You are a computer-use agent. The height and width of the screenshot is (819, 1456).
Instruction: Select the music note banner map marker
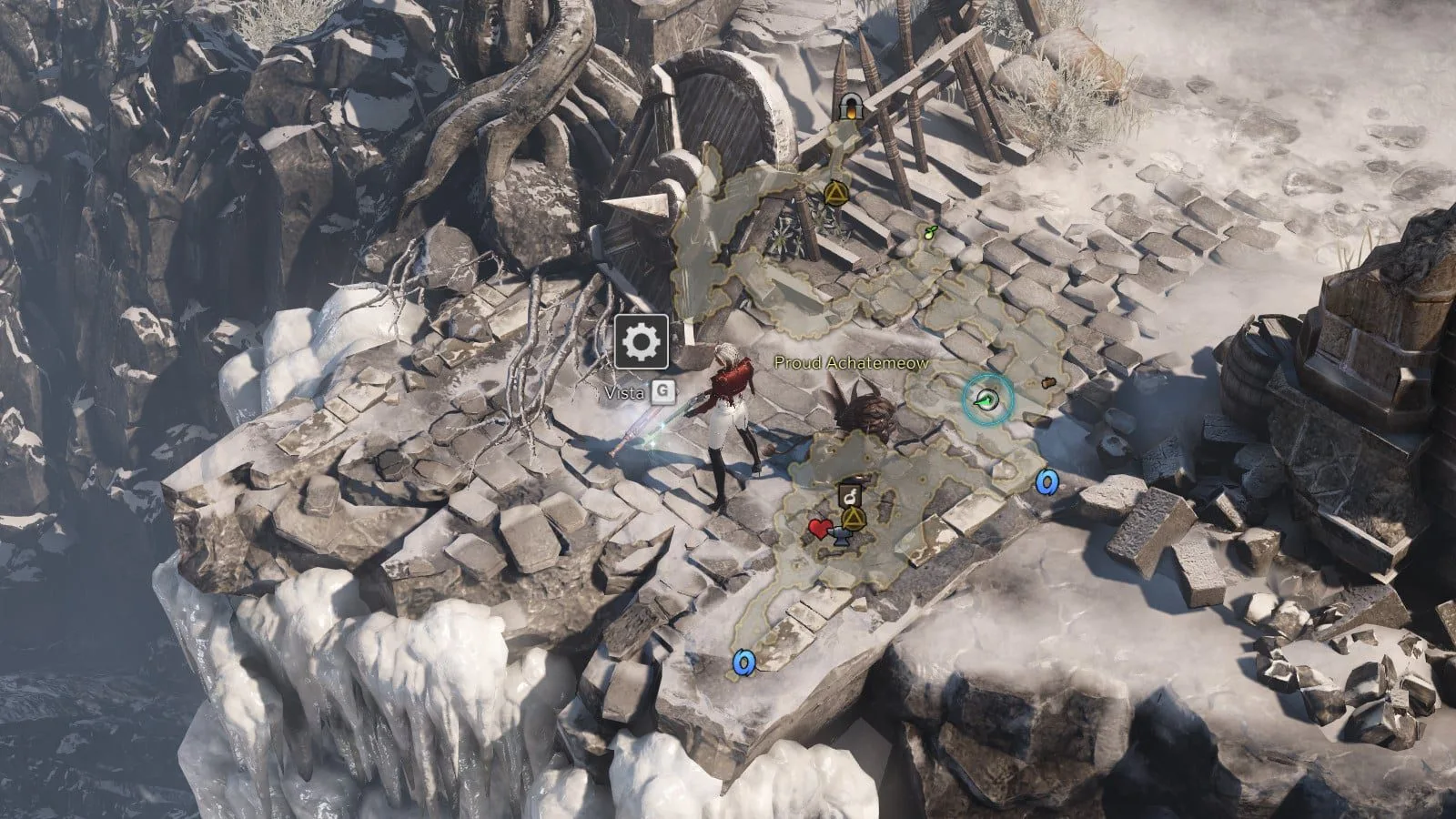[x=849, y=494]
